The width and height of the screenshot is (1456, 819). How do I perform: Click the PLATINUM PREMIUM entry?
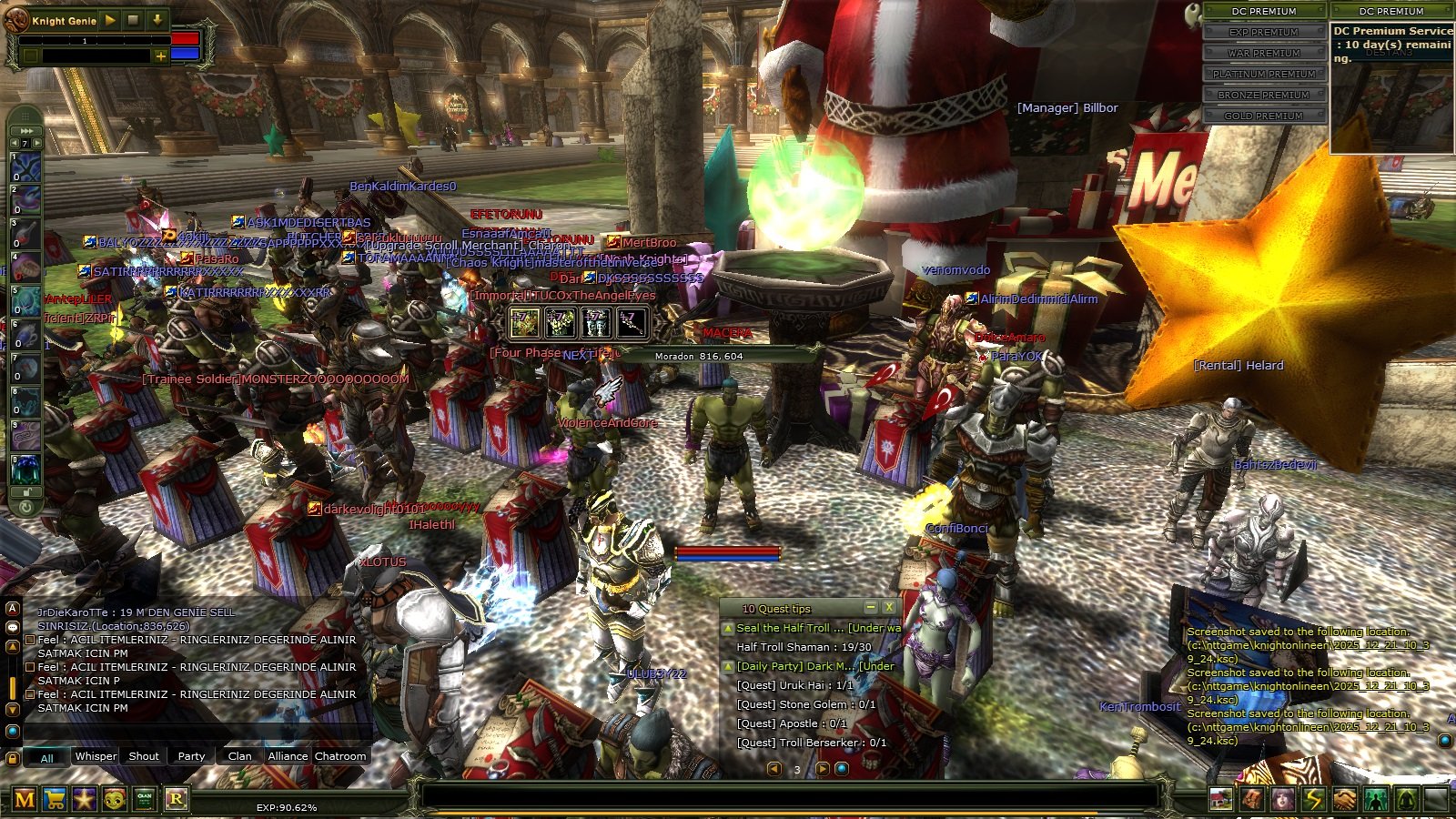[1264, 74]
